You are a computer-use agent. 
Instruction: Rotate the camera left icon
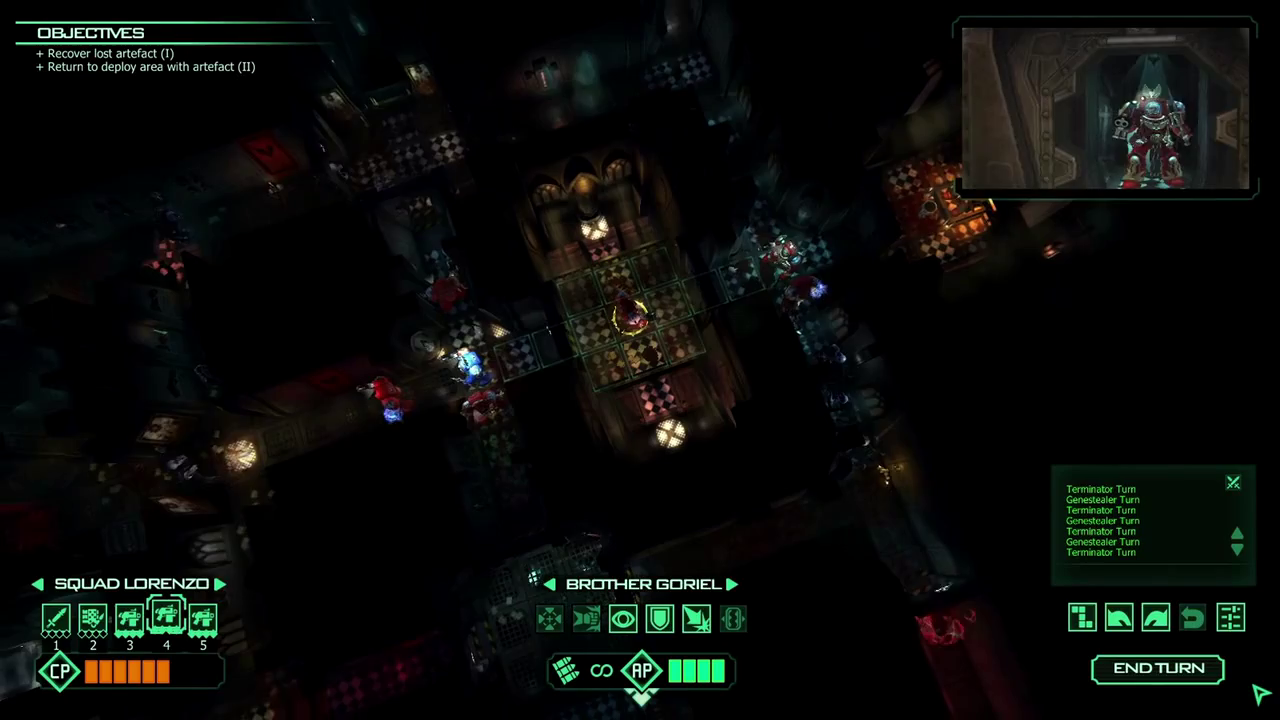pos(1118,617)
